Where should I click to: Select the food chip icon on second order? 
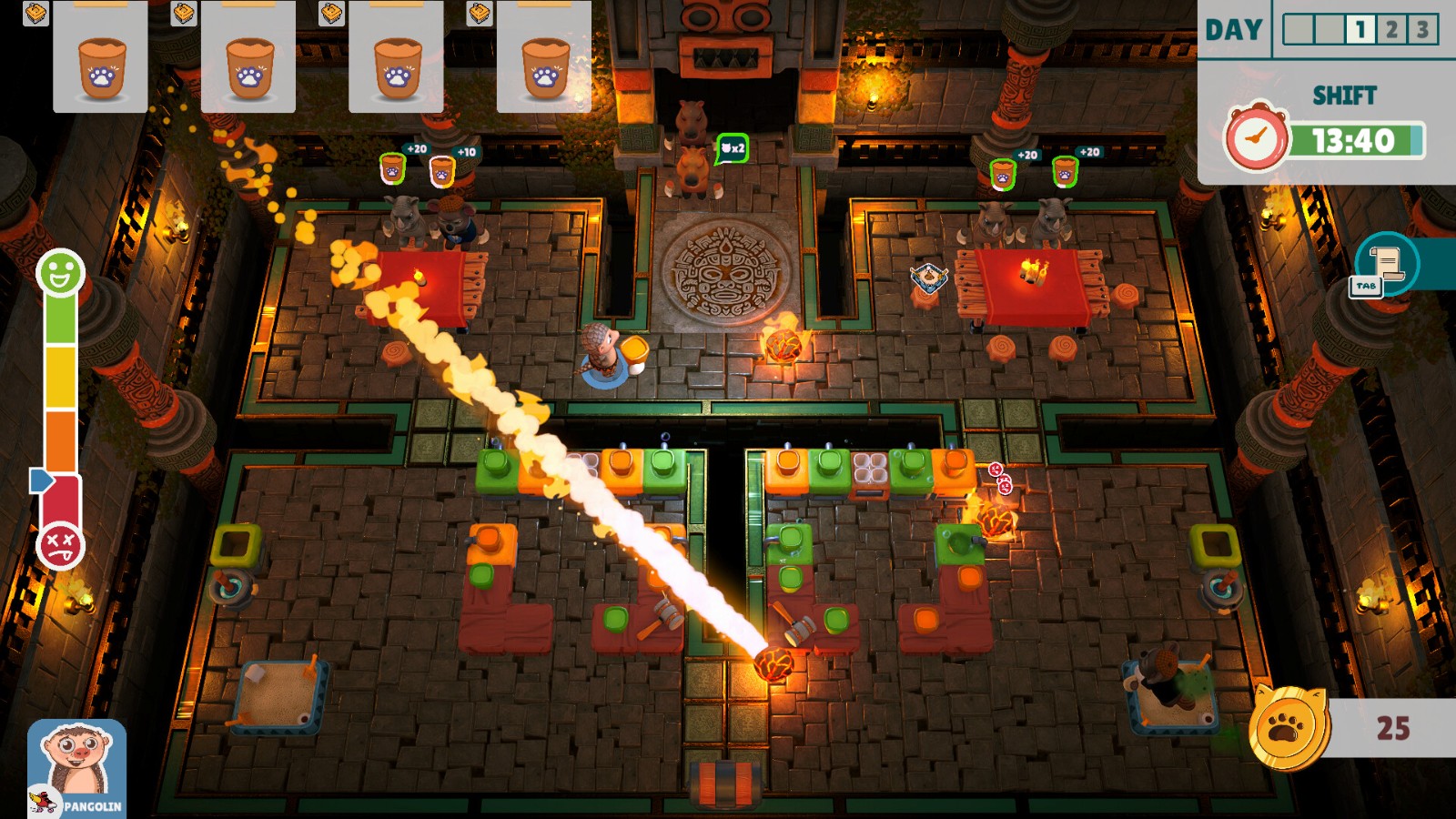tap(182, 15)
